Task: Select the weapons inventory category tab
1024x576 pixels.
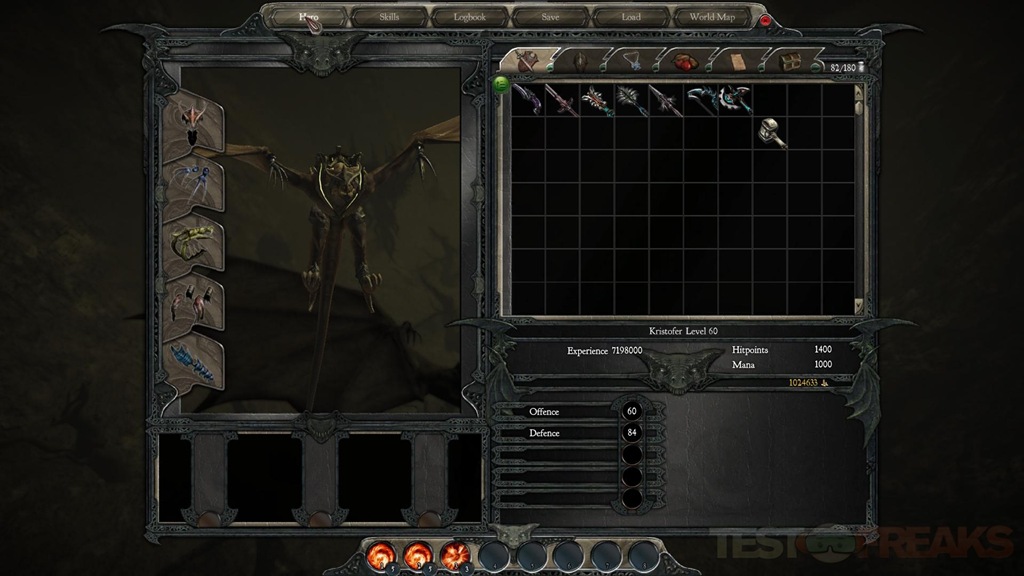Action: pyautogui.click(x=525, y=59)
